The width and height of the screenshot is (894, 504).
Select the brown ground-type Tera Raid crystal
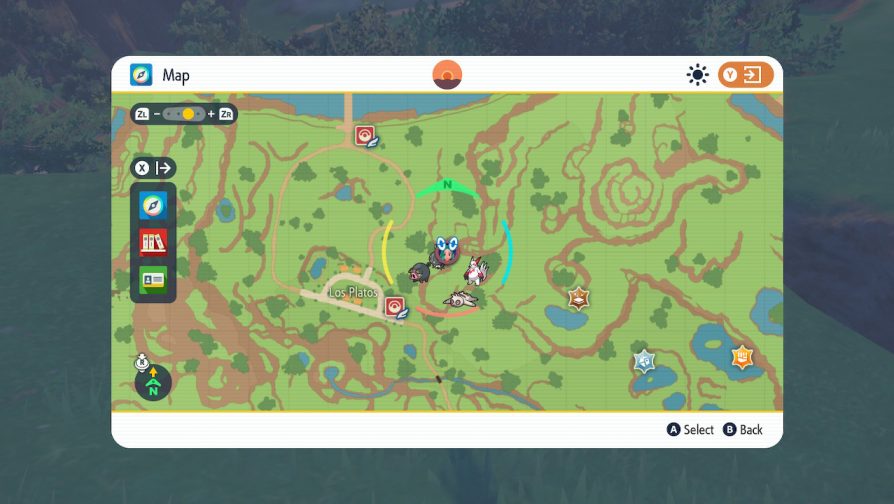click(x=578, y=298)
